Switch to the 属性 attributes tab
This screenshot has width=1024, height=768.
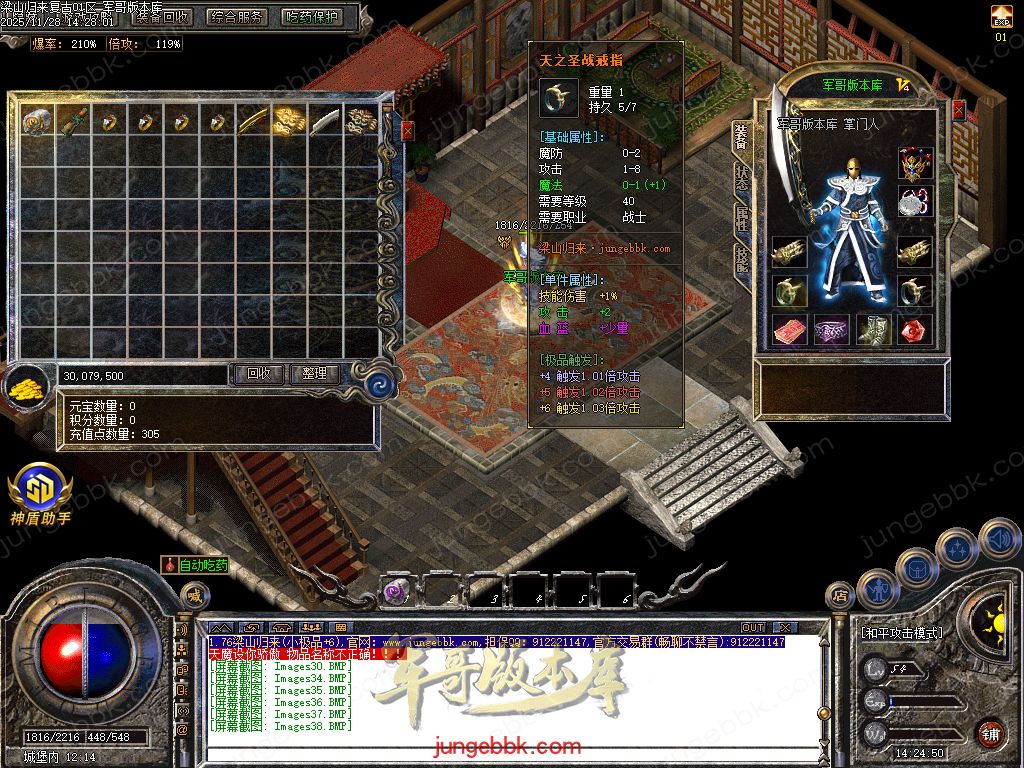(x=741, y=219)
